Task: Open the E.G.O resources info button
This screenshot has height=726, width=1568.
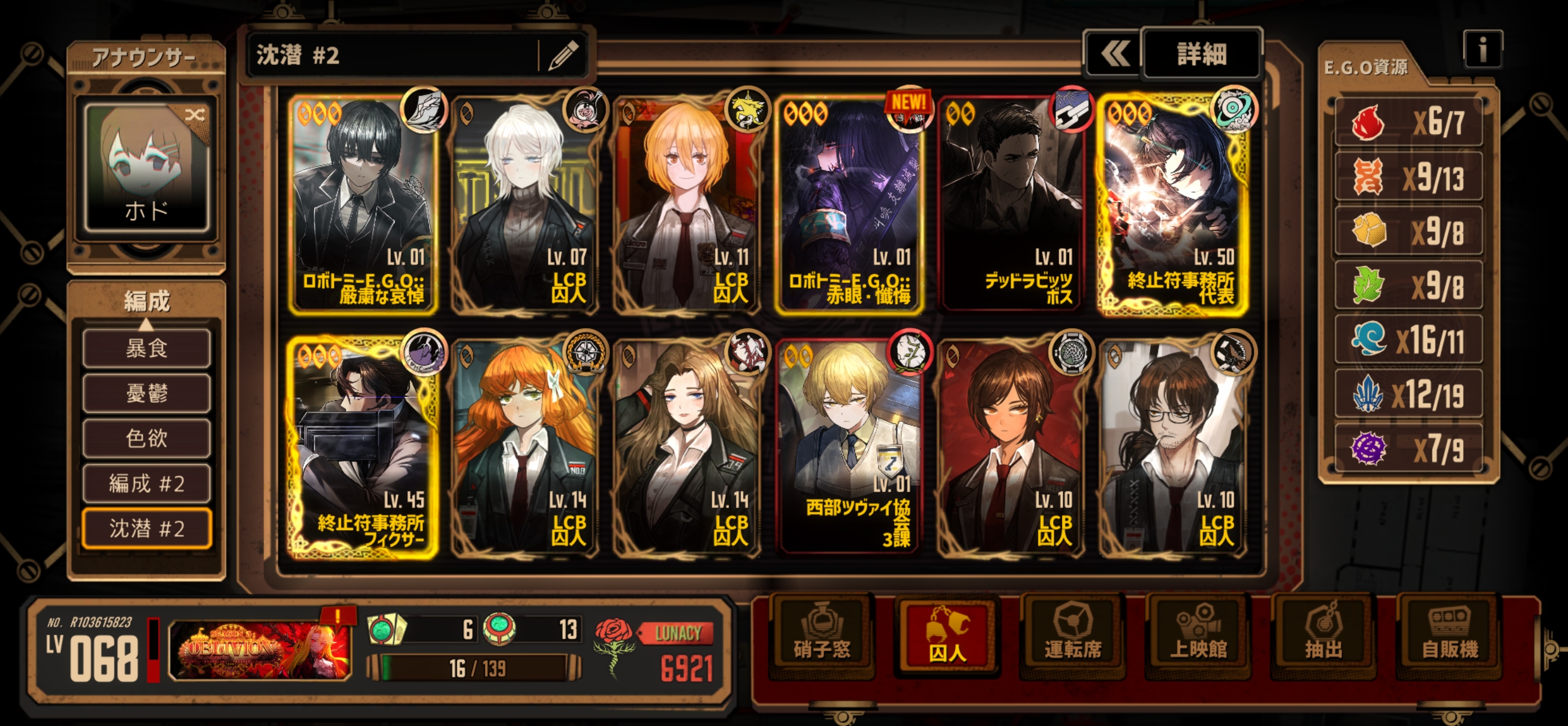Action: [1482, 49]
